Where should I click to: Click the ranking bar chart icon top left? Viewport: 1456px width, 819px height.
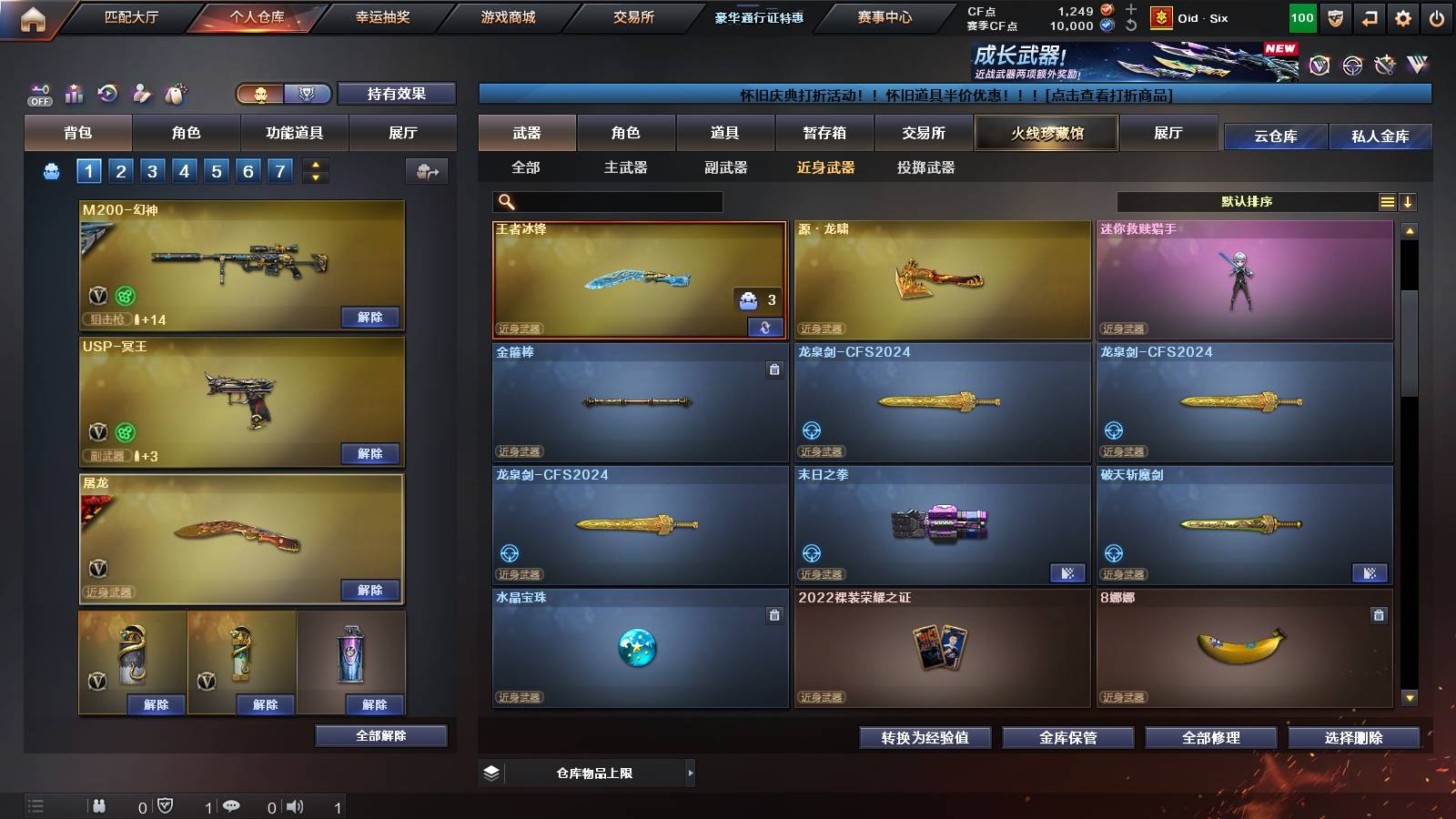pyautogui.click(x=73, y=93)
